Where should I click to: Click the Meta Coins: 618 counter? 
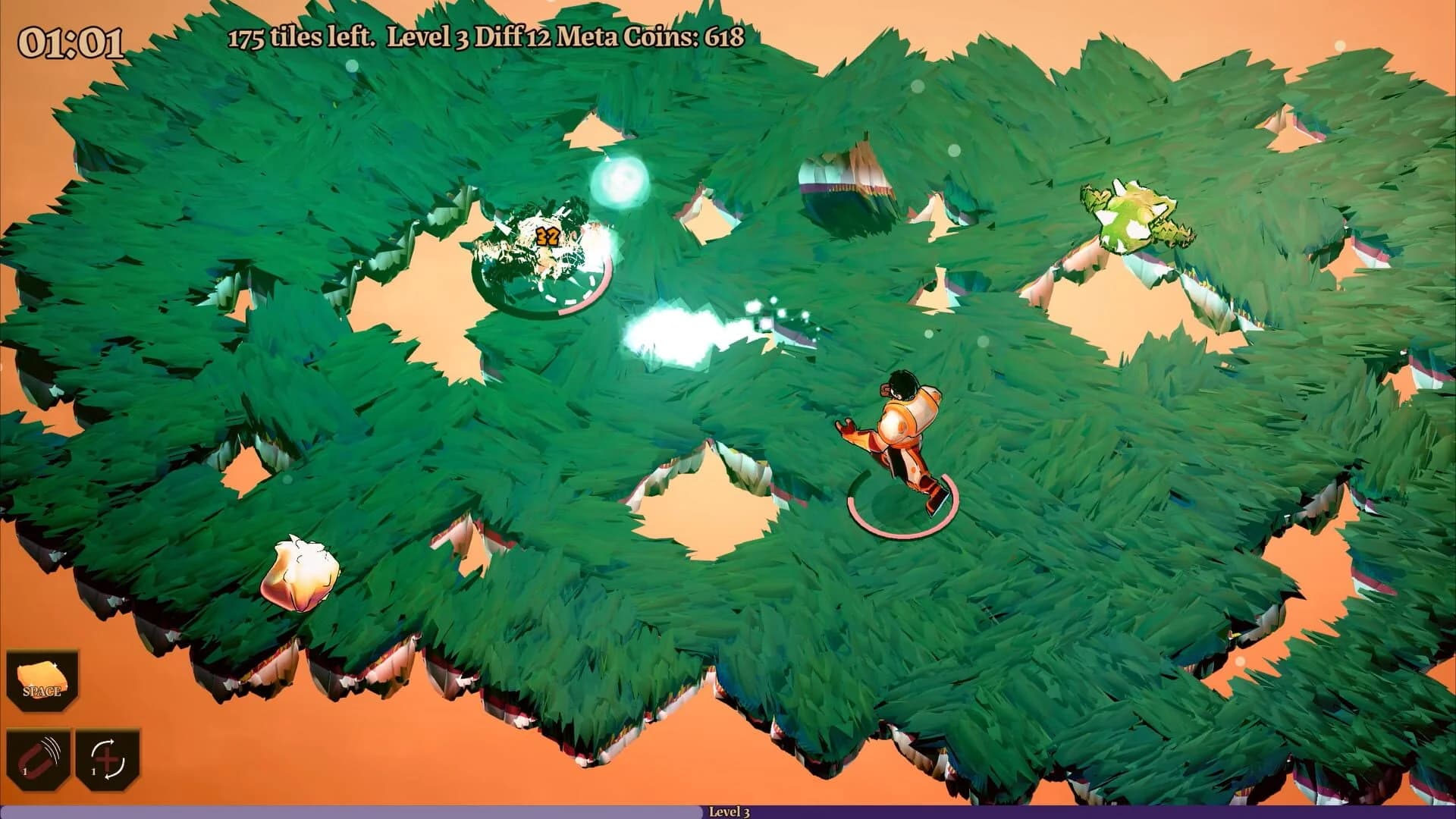pos(648,36)
